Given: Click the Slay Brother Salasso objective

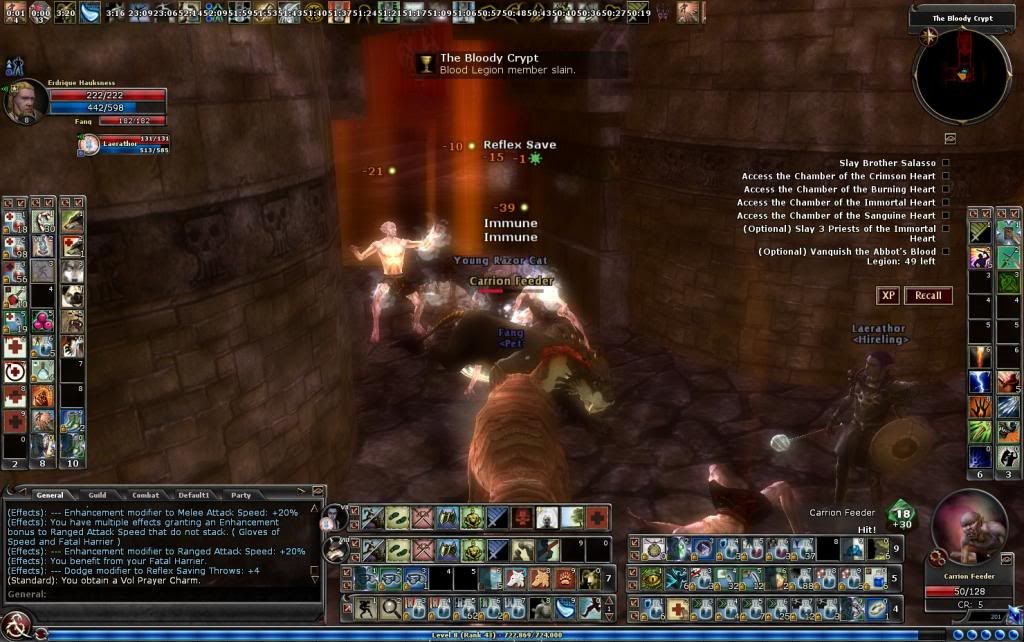Looking at the screenshot, I should point(887,163).
